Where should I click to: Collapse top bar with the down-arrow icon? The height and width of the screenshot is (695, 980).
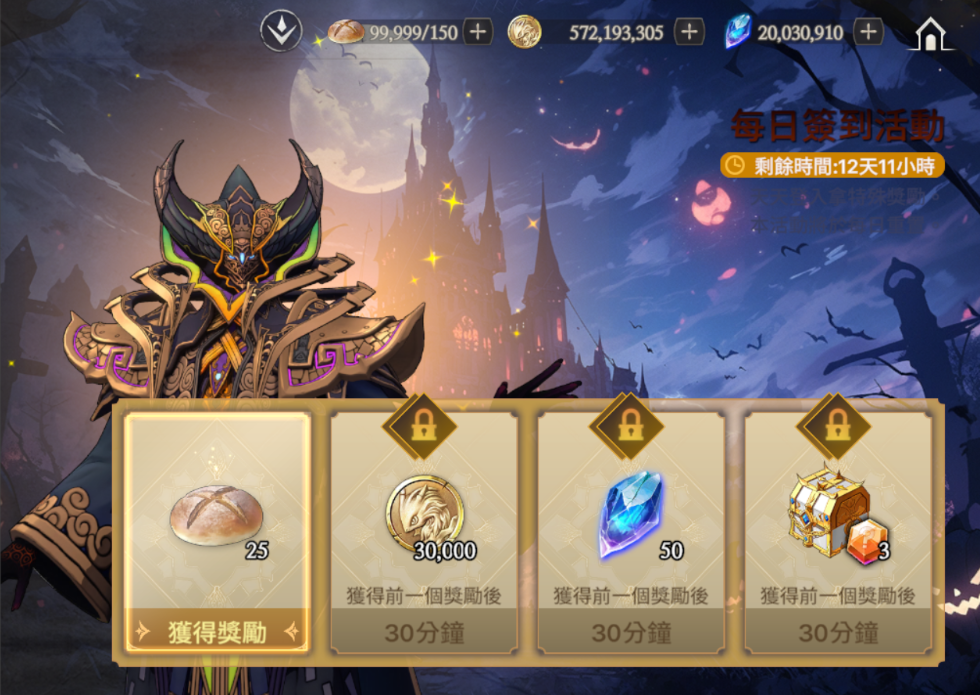(x=281, y=32)
